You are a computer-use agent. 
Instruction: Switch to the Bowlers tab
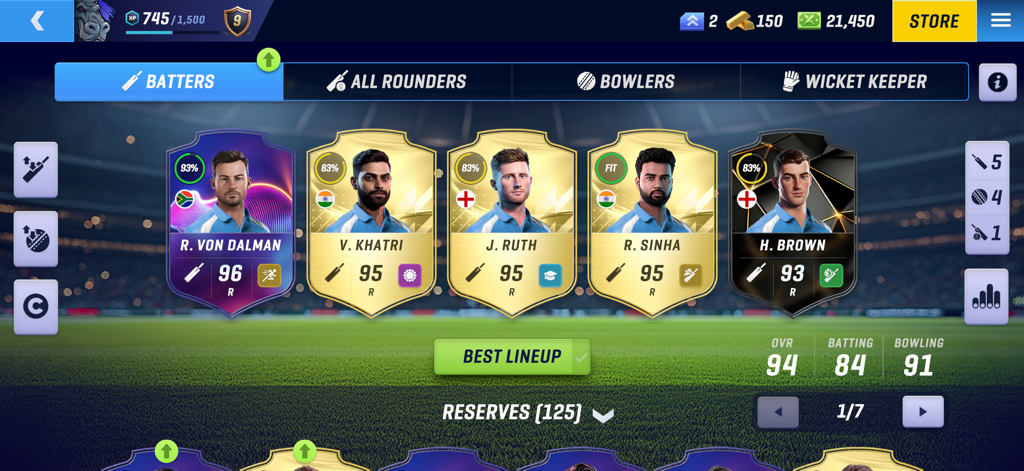click(x=626, y=82)
